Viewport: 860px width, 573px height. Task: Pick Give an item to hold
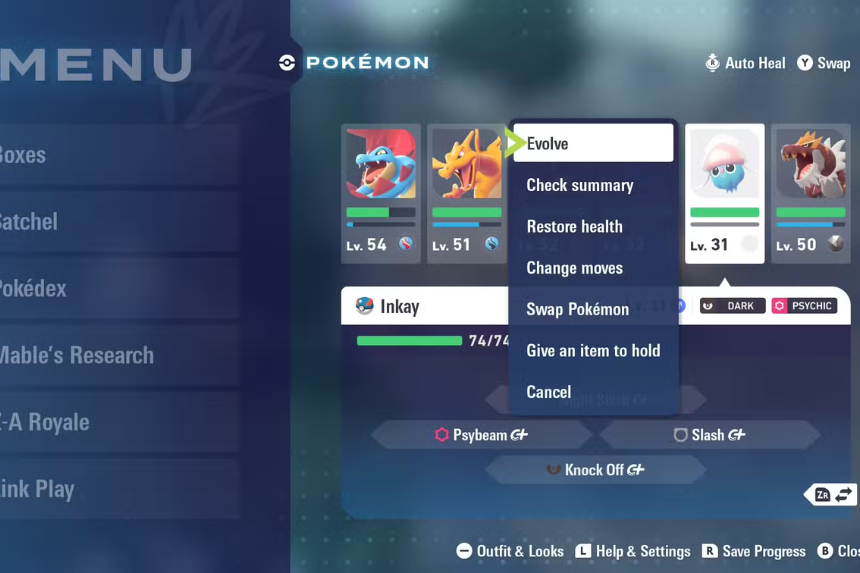coord(593,350)
